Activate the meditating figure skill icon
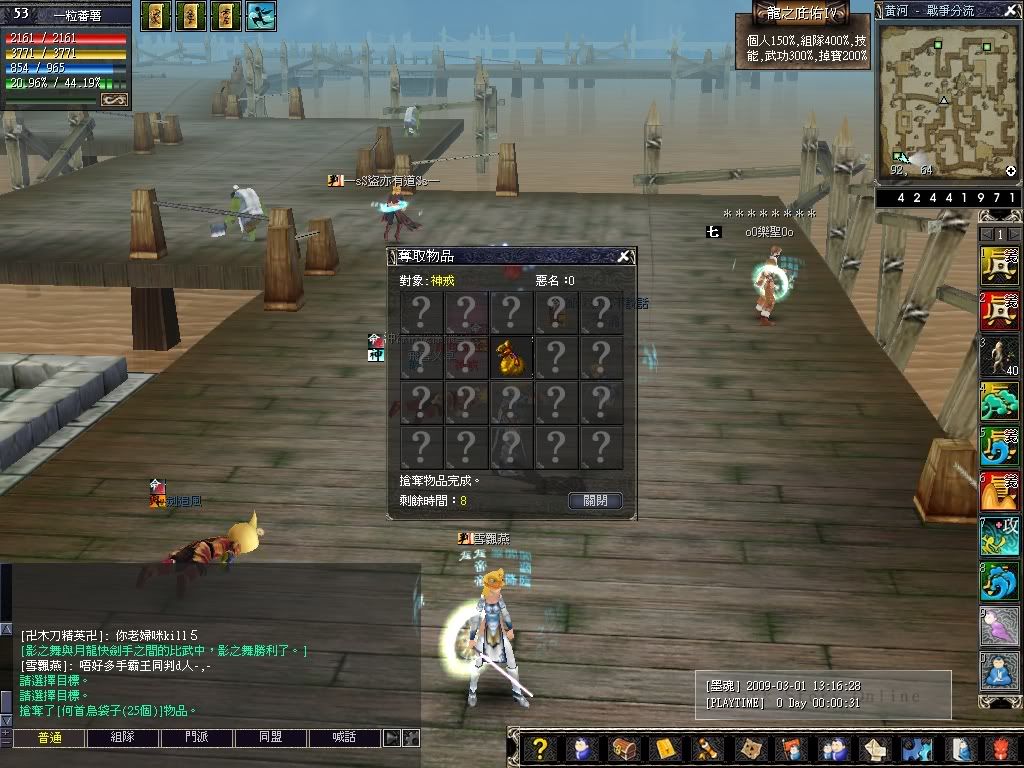1024x768 pixels. click(999, 669)
